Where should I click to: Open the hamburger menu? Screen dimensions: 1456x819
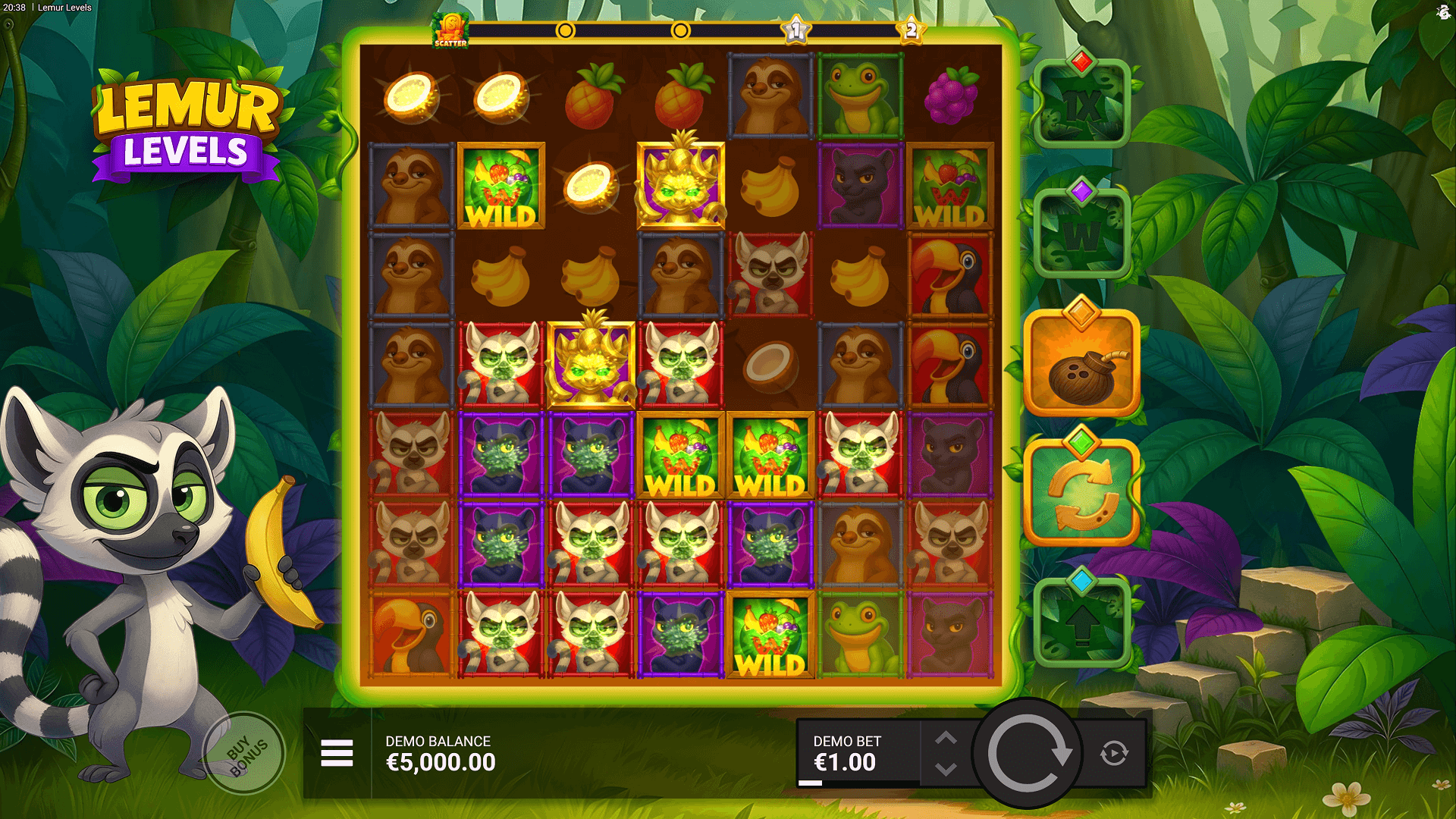pyautogui.click(x=337, y=753)
